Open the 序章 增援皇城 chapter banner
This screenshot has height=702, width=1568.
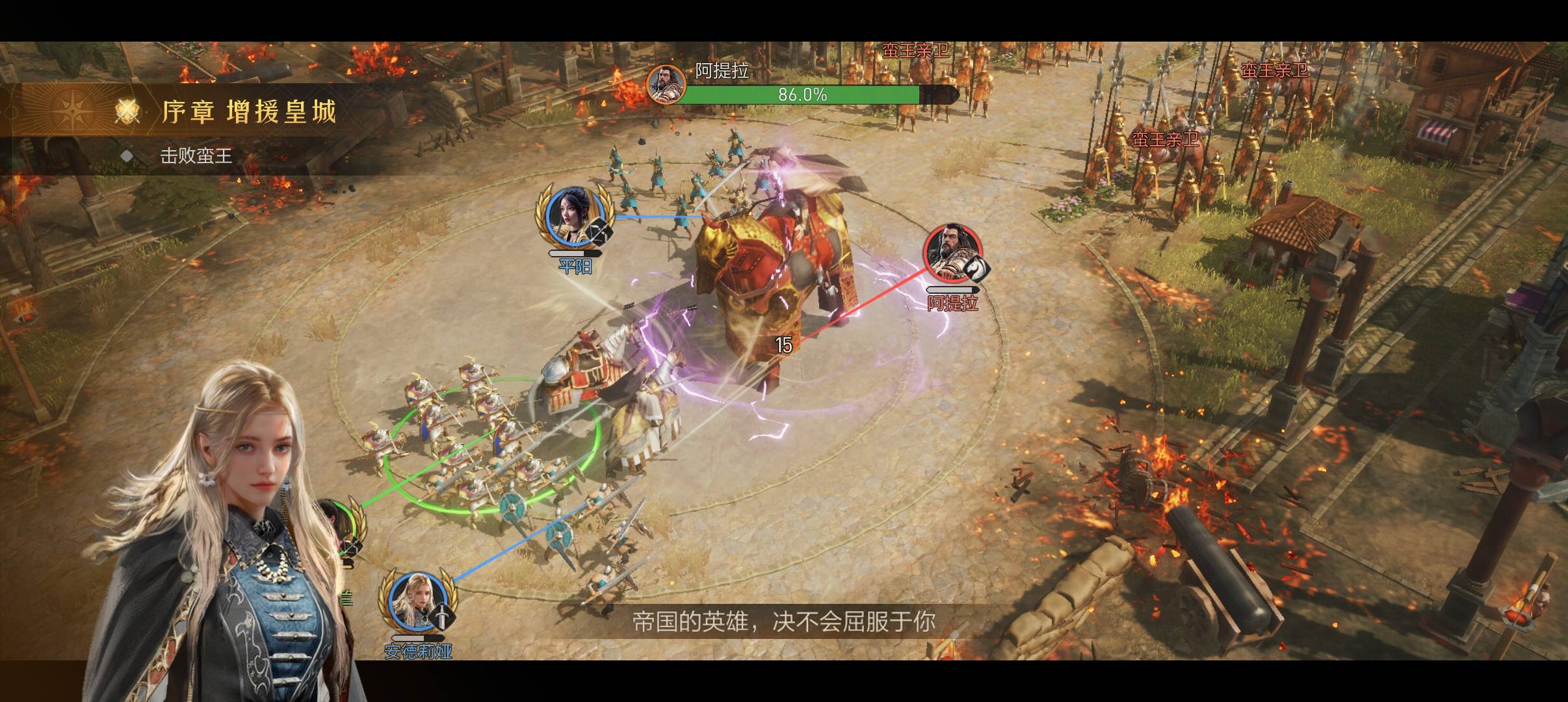247,112
